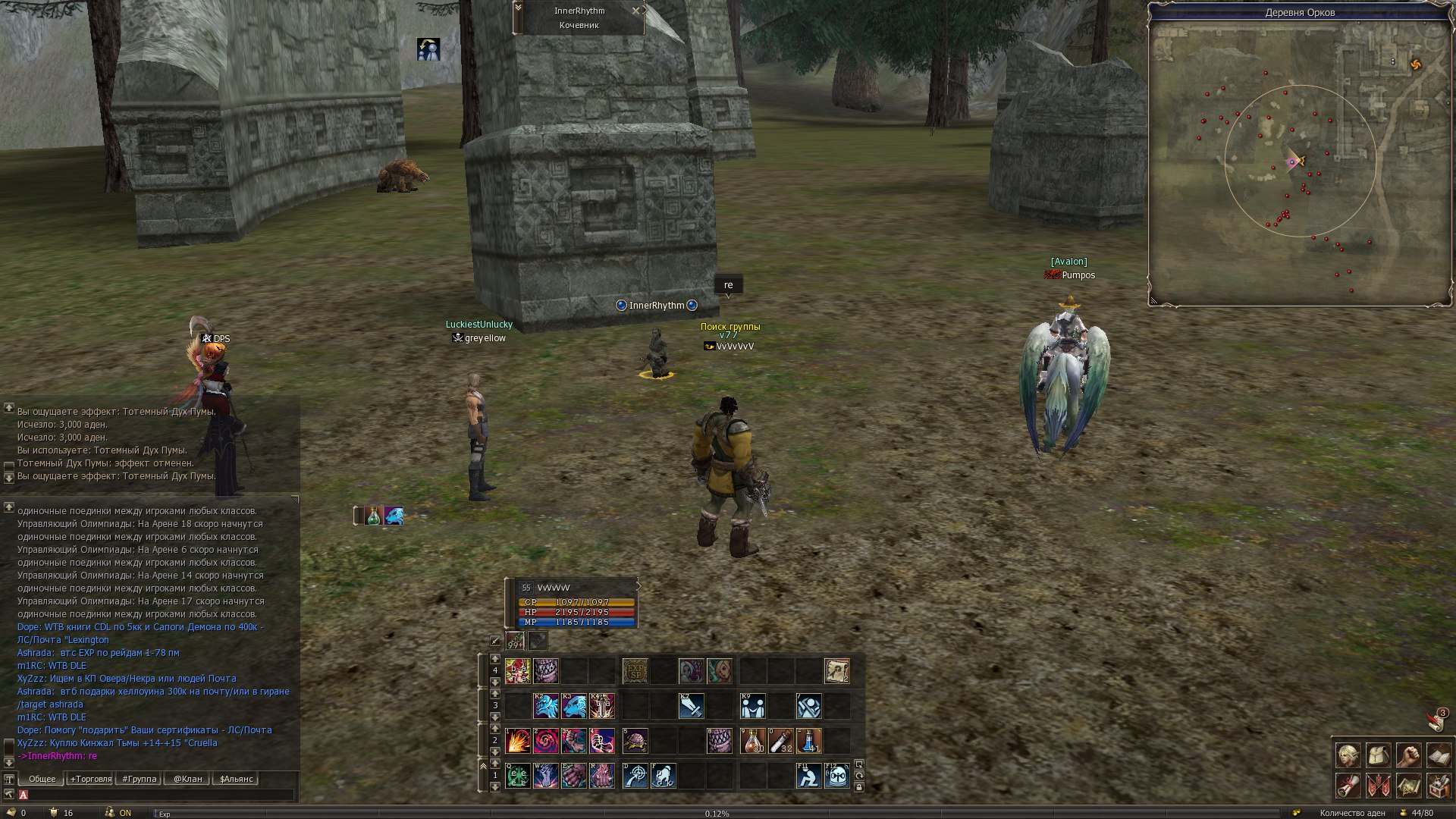The height and width of the screenshot is (819, 1456).
Task: Use the blue mana potion hotbar slot
Action: pyautogui.click(x=809, y=741)
